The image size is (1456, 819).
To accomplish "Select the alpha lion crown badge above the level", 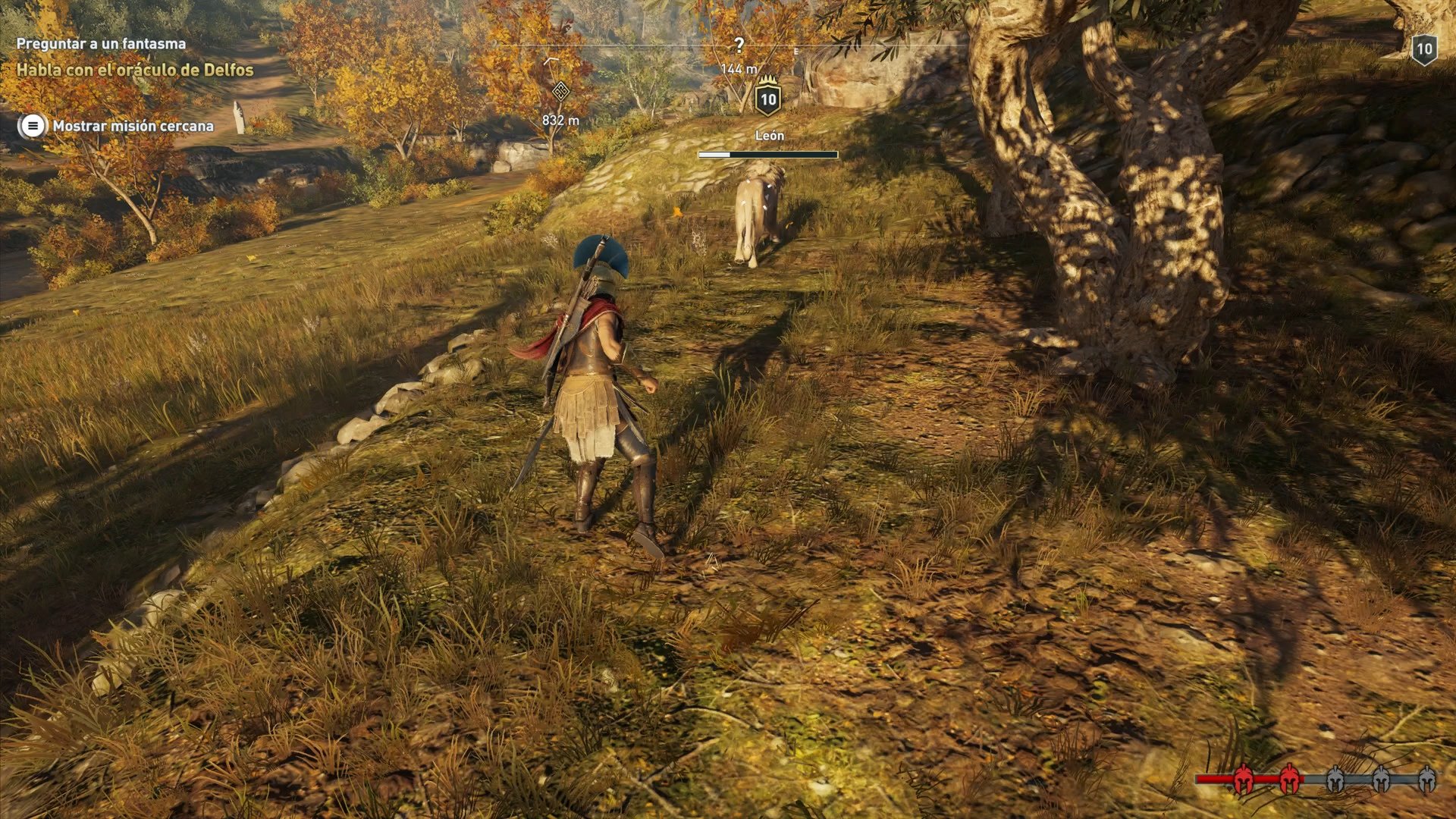I will 767,80.
